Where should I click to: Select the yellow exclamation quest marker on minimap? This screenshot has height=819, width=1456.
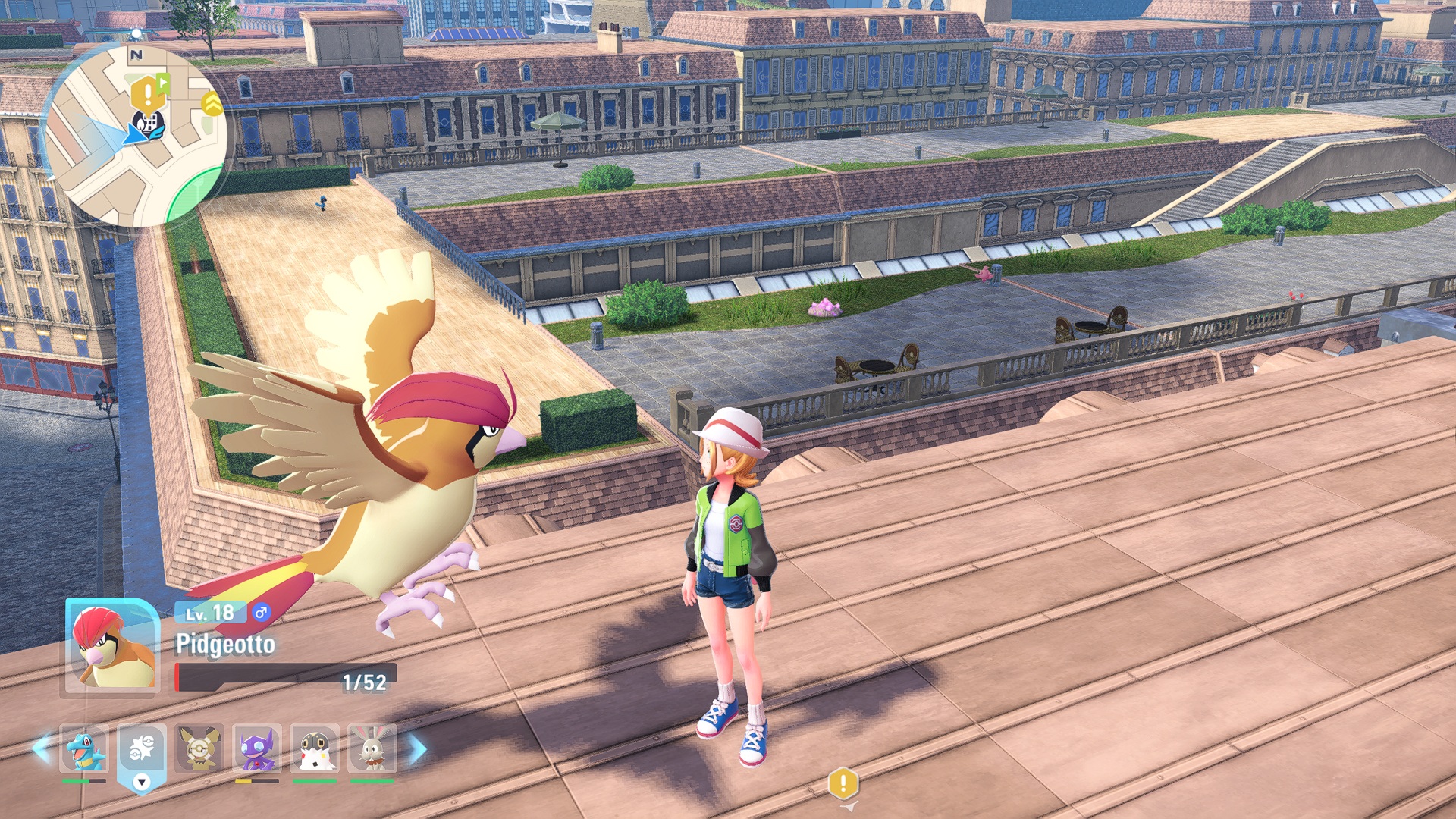point(144,95)
